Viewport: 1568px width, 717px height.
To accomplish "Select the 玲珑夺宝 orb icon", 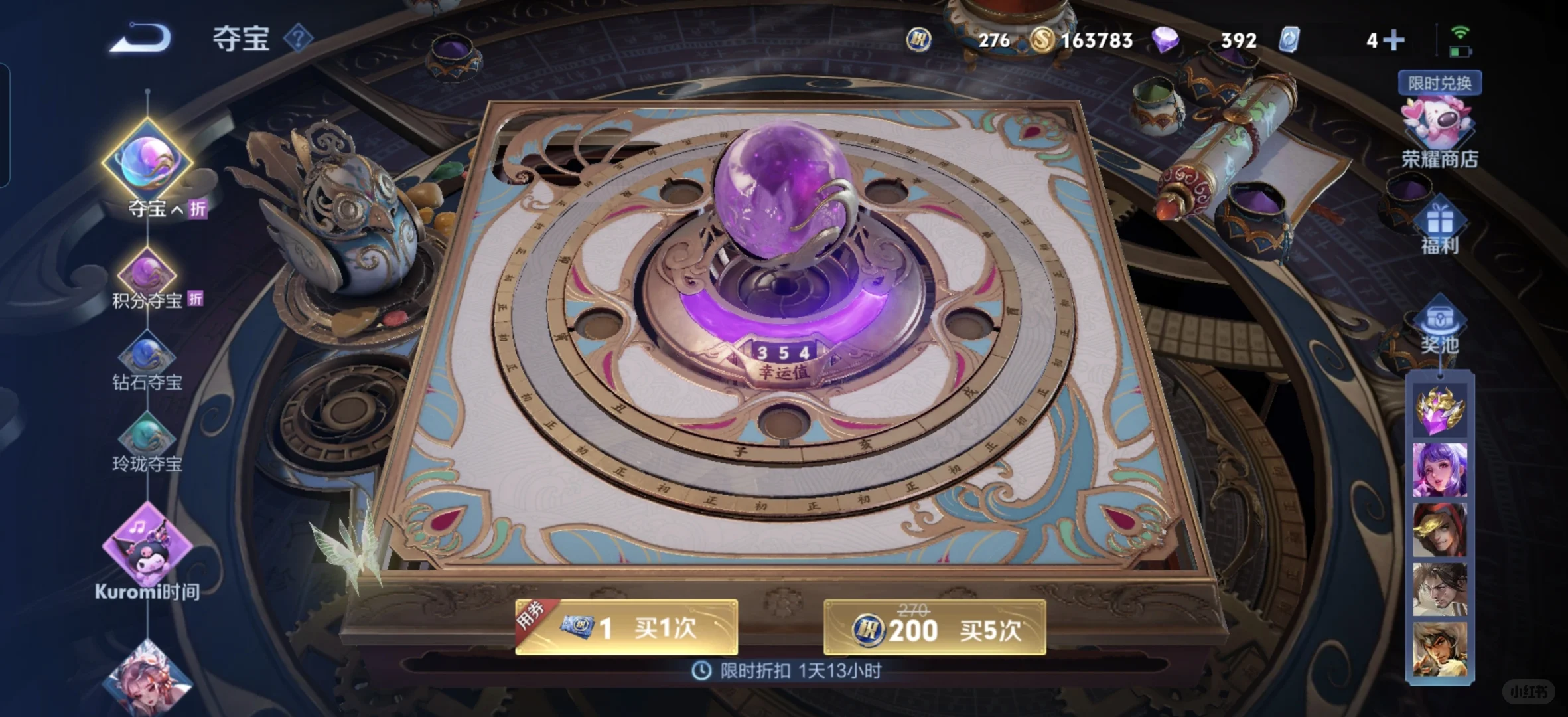I will (147, 436).
